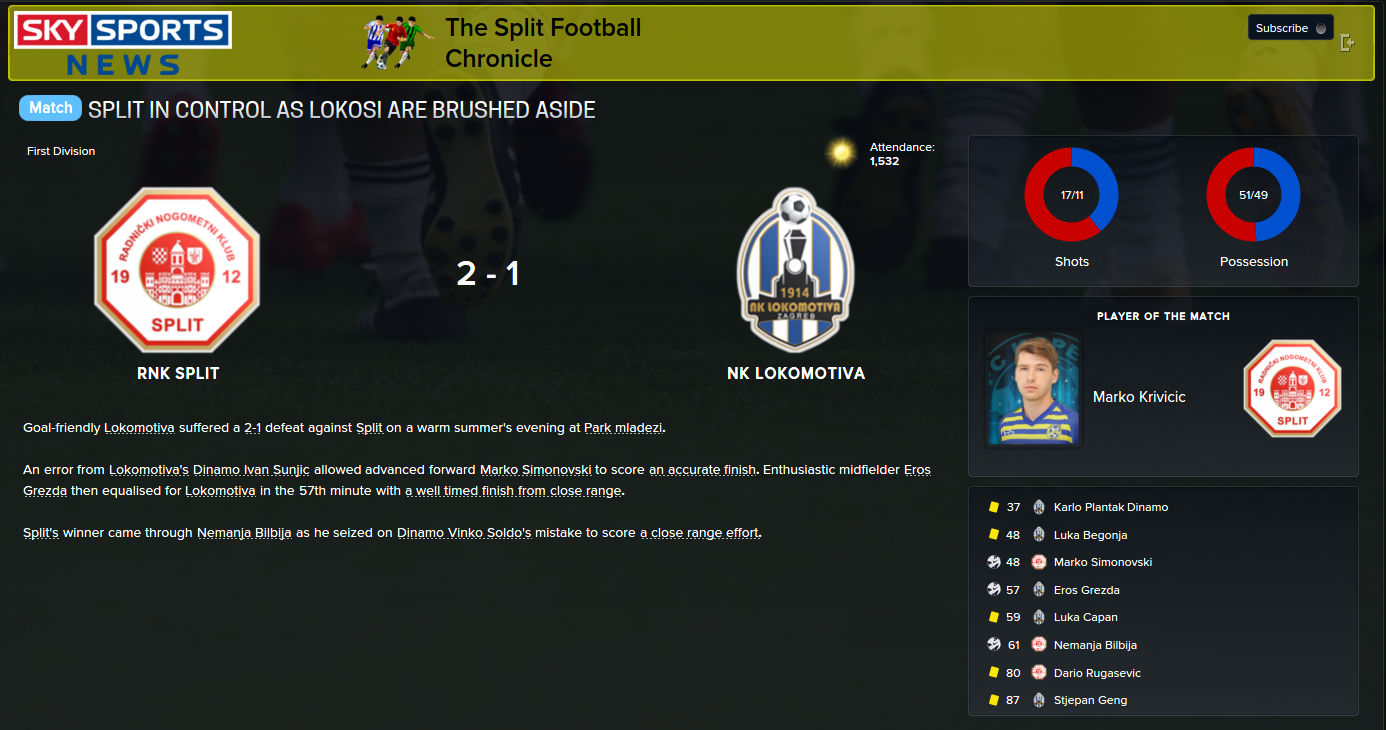The width and height of the screenshot is (1386, 730).
Task: Open the large RNK Split club badge
Action: (177, 270)
